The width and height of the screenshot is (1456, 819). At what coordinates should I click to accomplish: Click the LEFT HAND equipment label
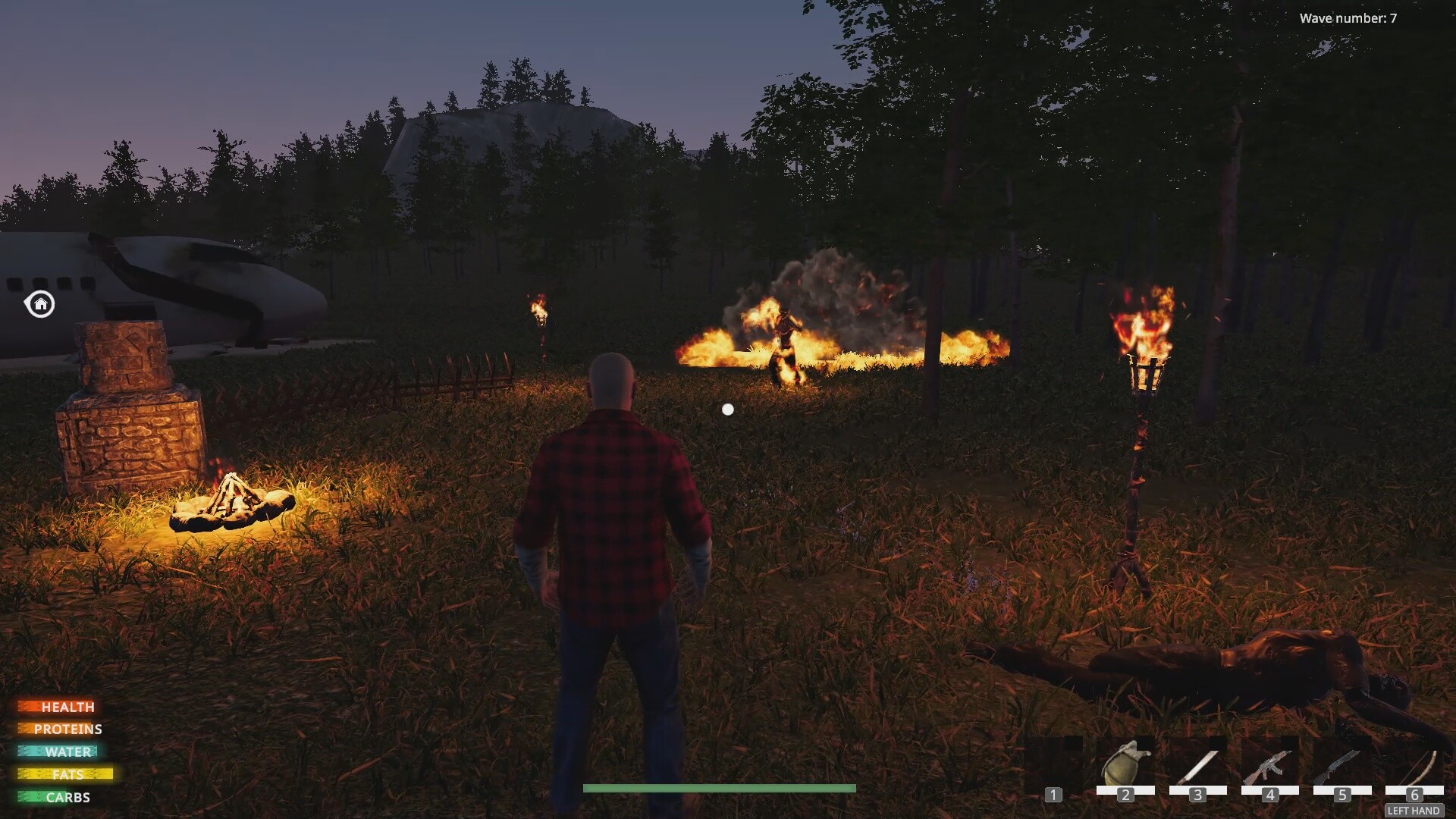coord(1415,808)
